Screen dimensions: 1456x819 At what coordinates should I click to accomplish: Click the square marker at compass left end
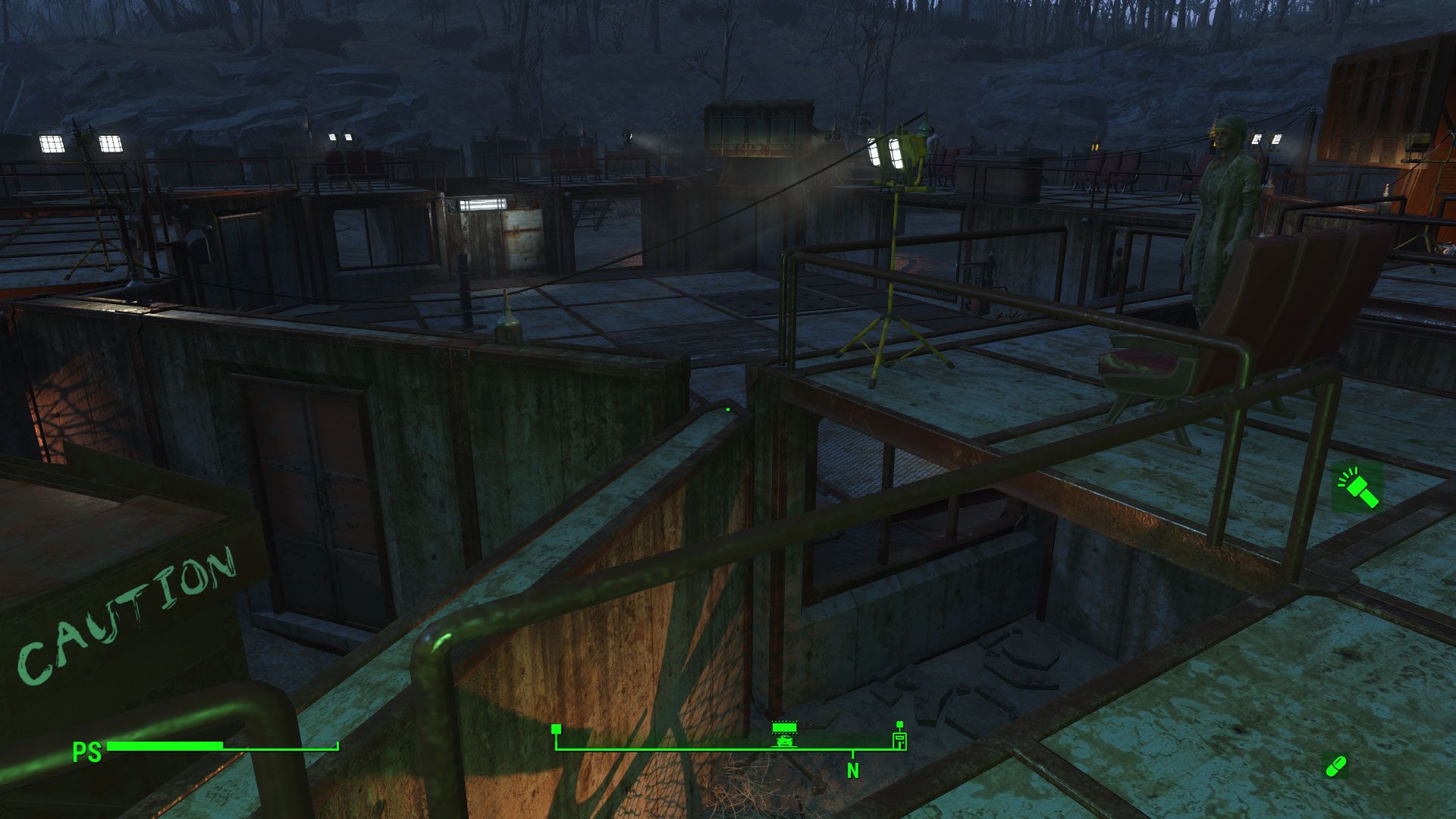coord(556,729)
